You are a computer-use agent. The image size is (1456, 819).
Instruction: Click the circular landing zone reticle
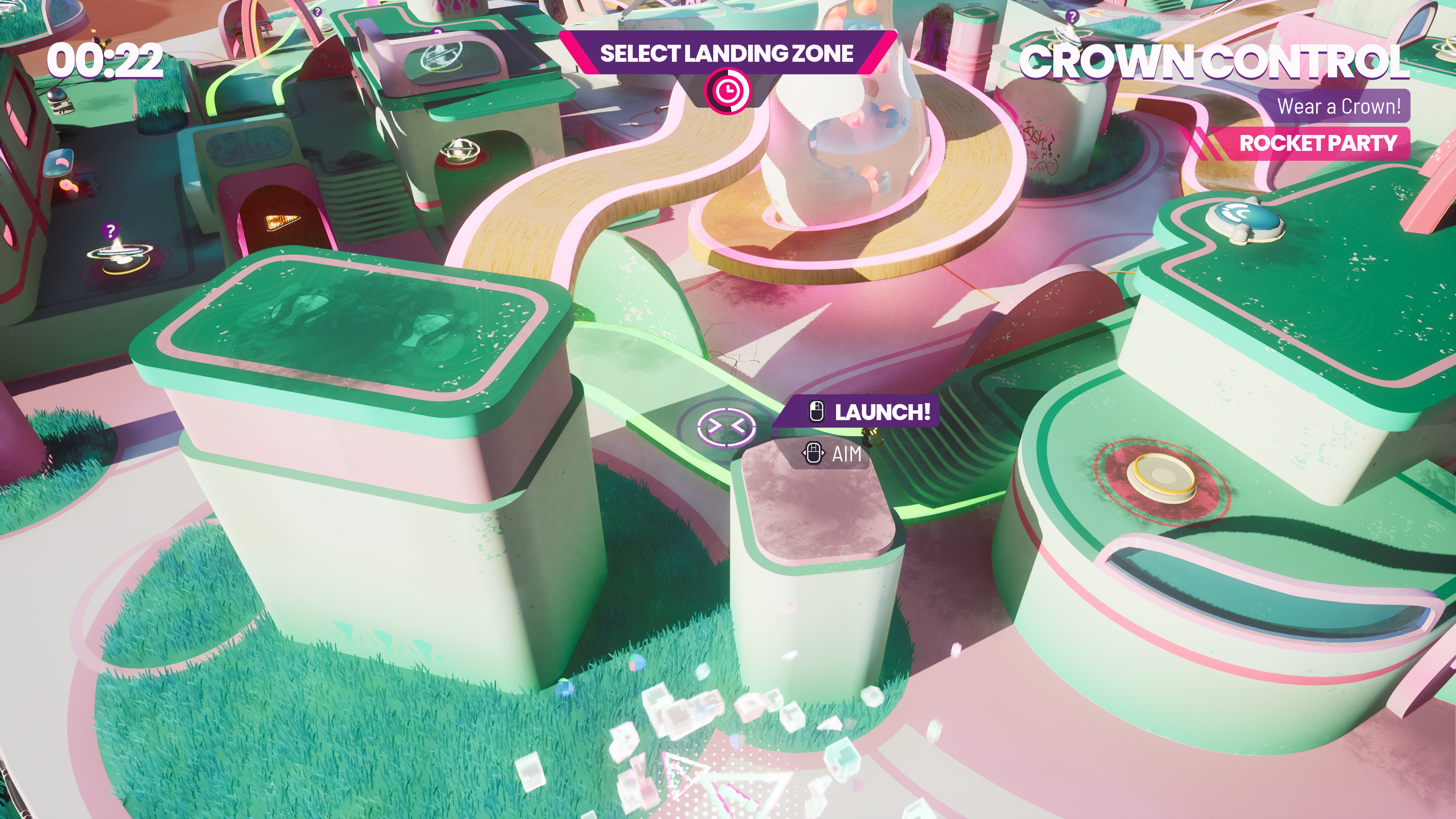(726, 427)
